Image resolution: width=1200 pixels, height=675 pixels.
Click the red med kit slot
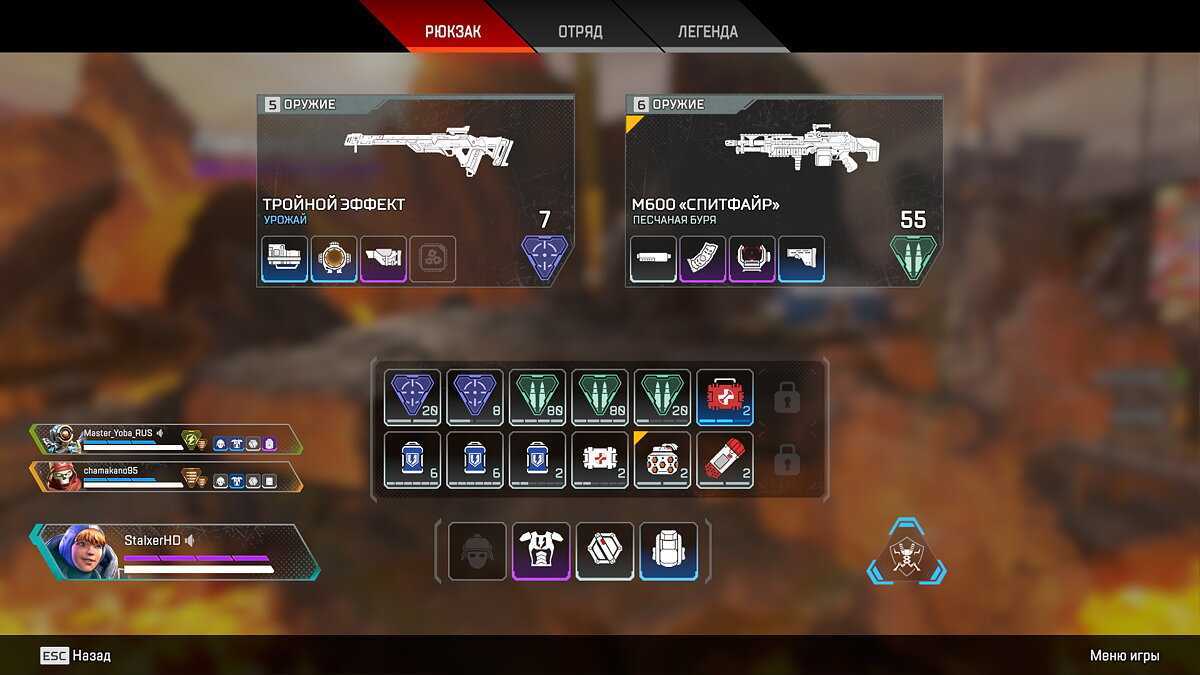click(725, 398)
